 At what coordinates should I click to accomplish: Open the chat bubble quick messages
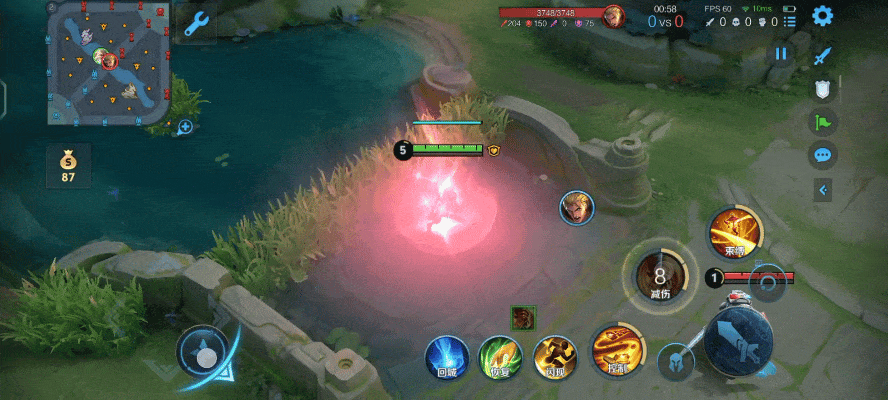click(x=823, y=155)
